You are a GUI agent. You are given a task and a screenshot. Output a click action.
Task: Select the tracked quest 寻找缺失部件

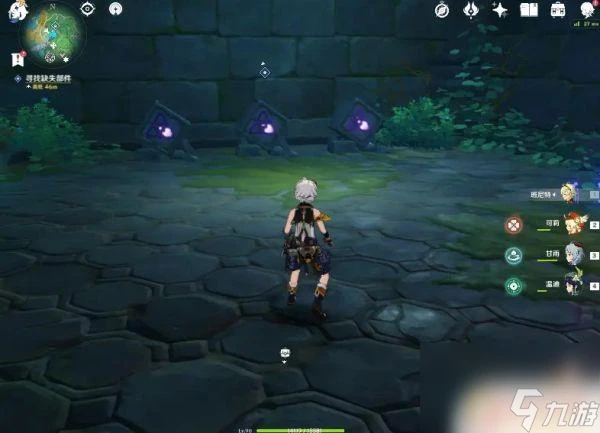[x=52, y=78]
